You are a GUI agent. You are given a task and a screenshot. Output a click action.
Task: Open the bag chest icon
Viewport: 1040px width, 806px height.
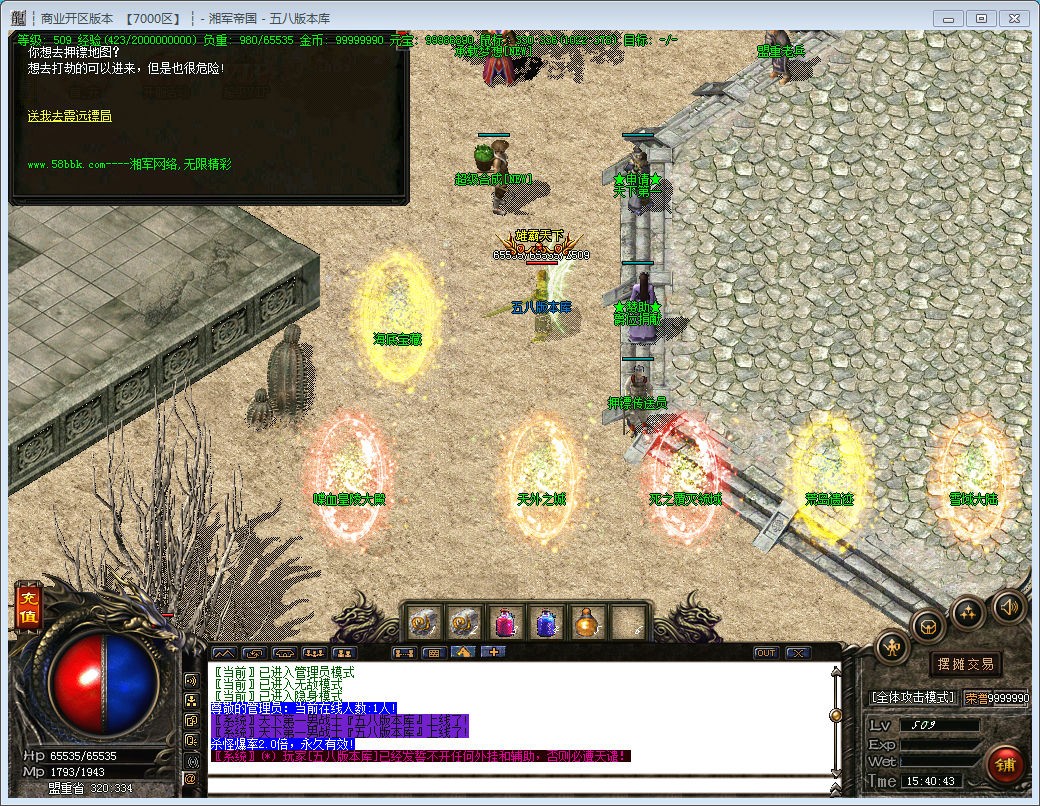pos(929,626)
